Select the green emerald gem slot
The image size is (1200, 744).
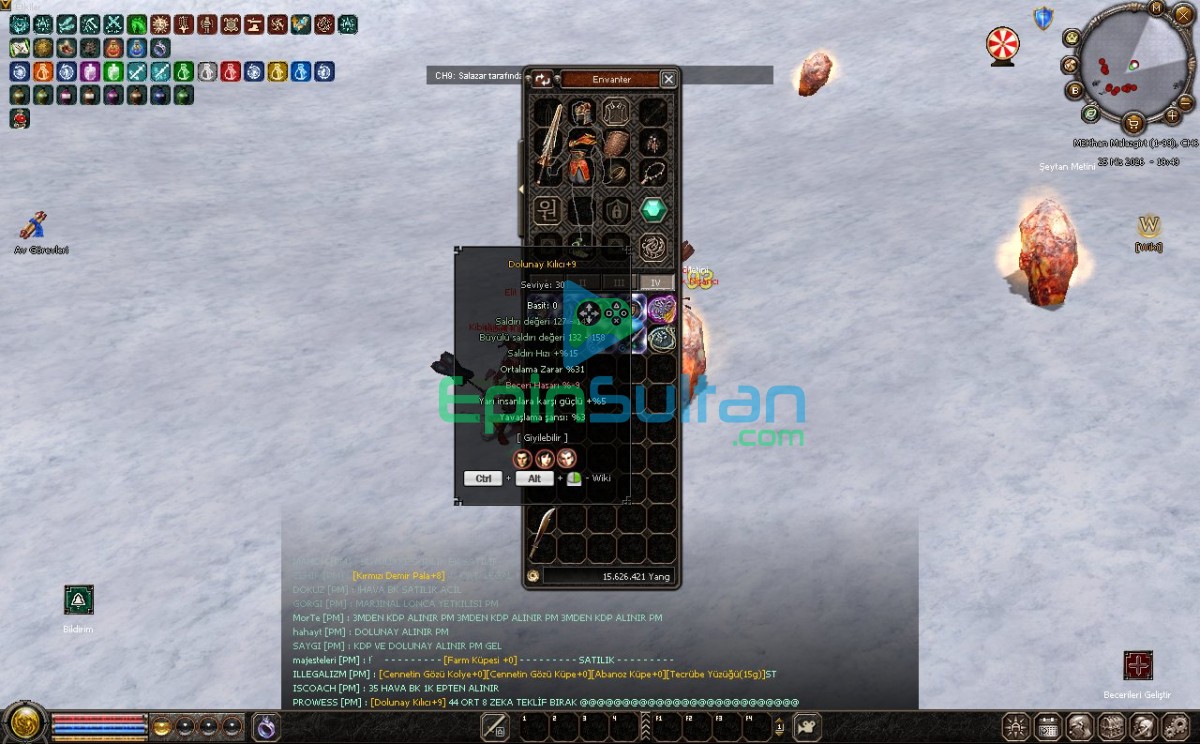tap(653, 210)
